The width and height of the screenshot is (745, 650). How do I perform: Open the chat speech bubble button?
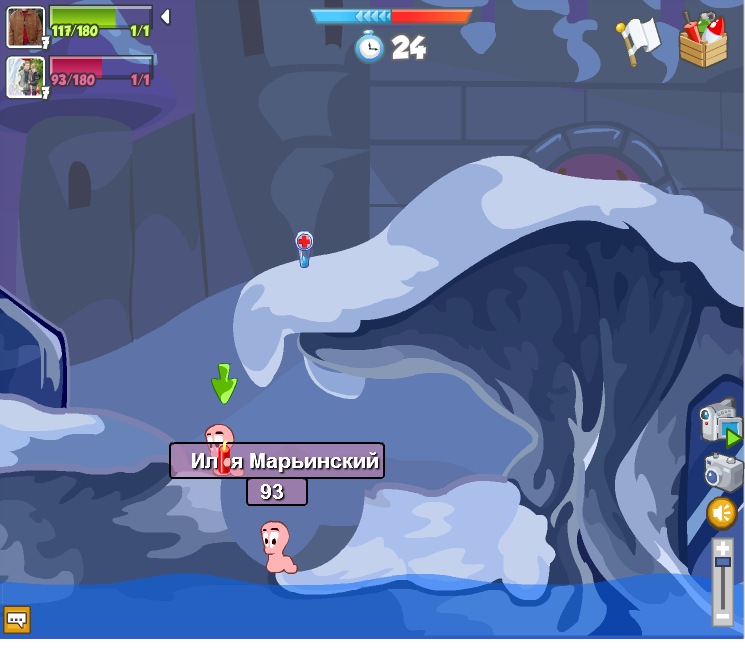click(x=16, y=620)
